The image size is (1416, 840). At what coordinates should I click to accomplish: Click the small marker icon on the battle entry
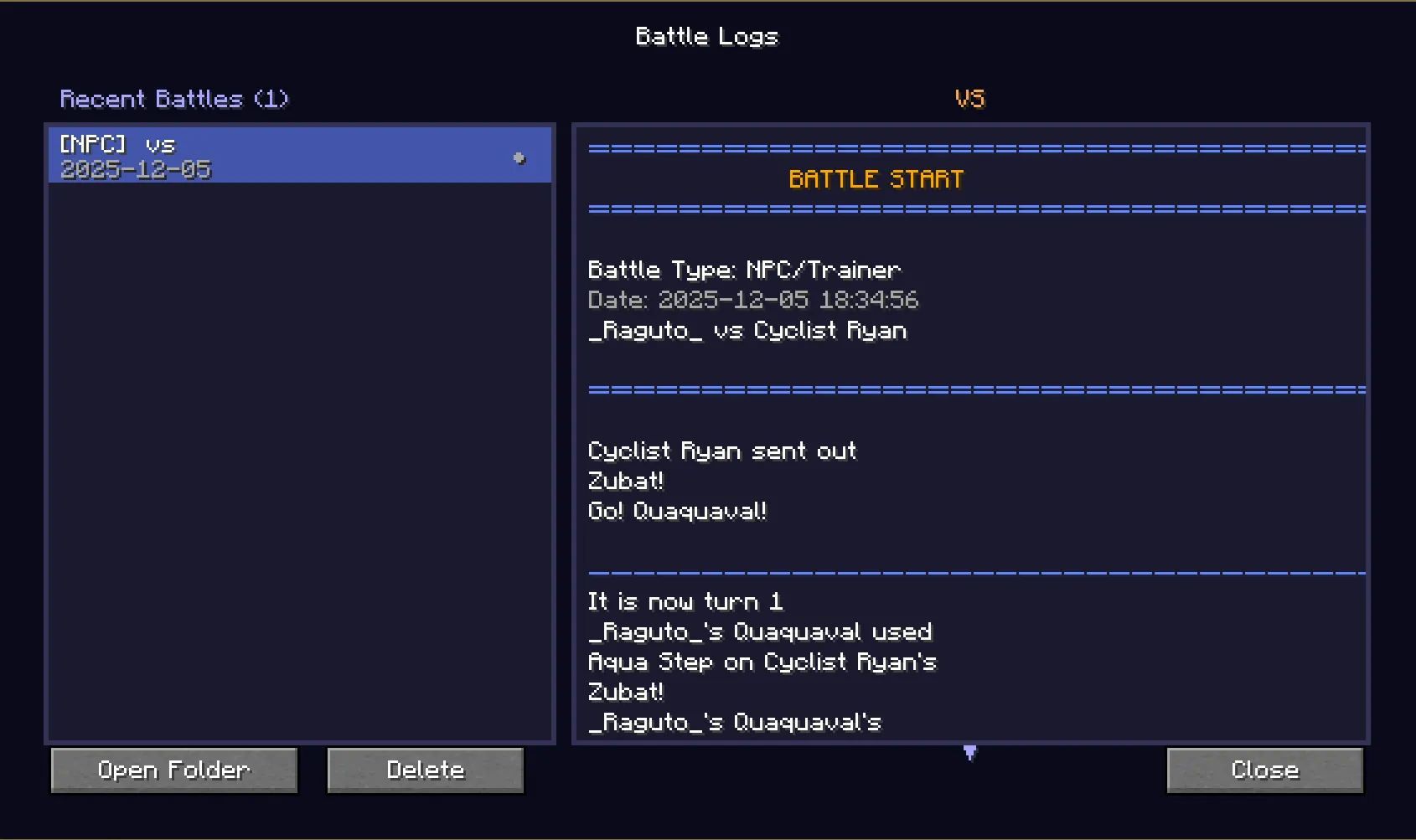pyautogui.click(x=520, y=156)
